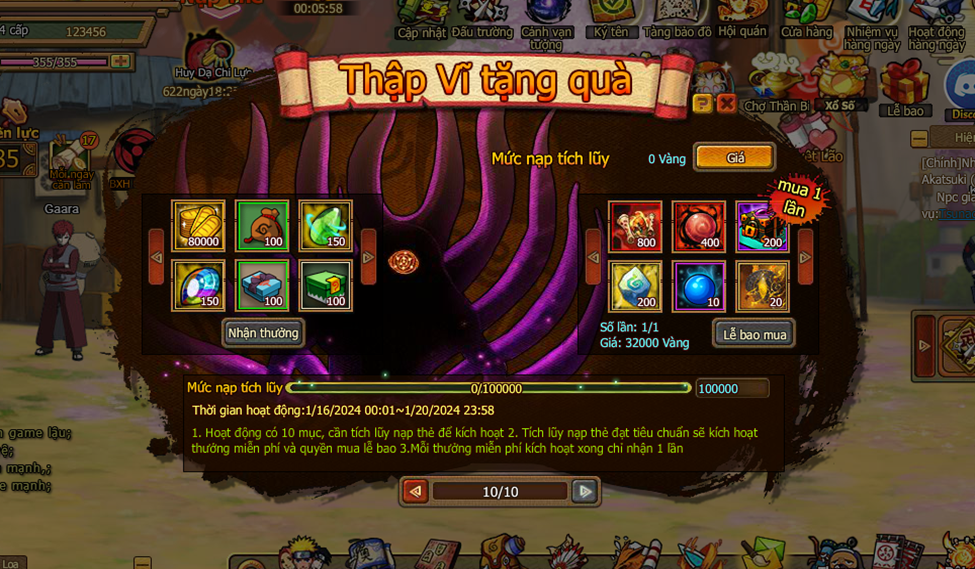The width and height of the screenshot is (975, 569).
Task: Open Nhiệm vụ hàng ngày daily quests
Action: pos(872,22)
